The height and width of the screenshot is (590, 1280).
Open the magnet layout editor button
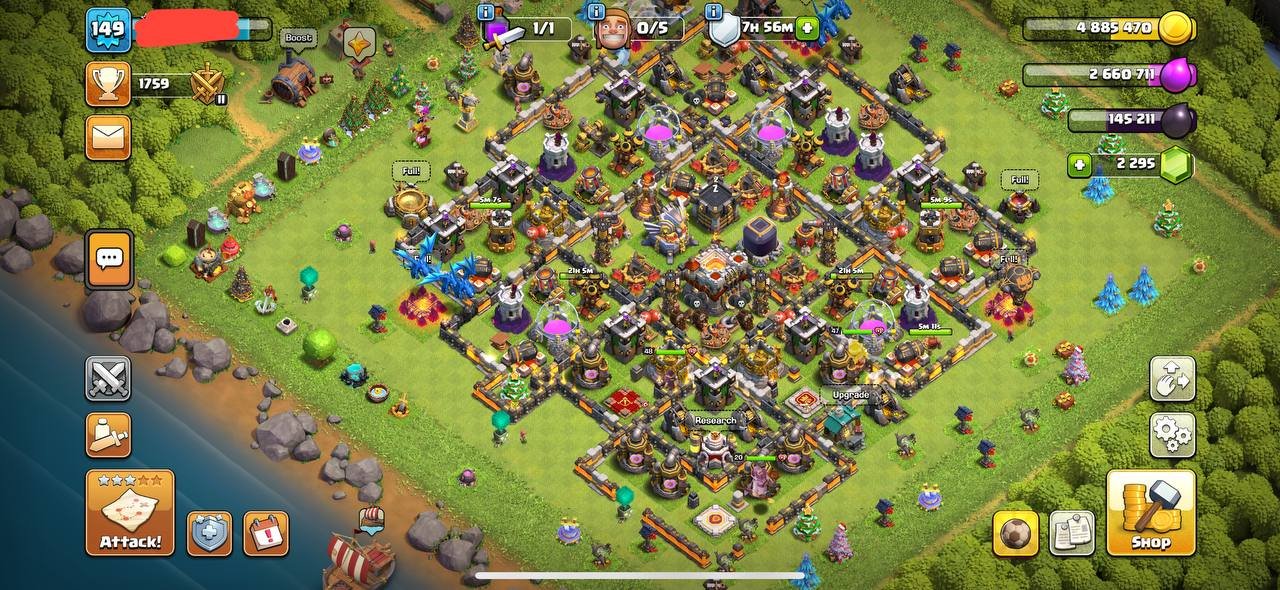(x=1172, y=379)
